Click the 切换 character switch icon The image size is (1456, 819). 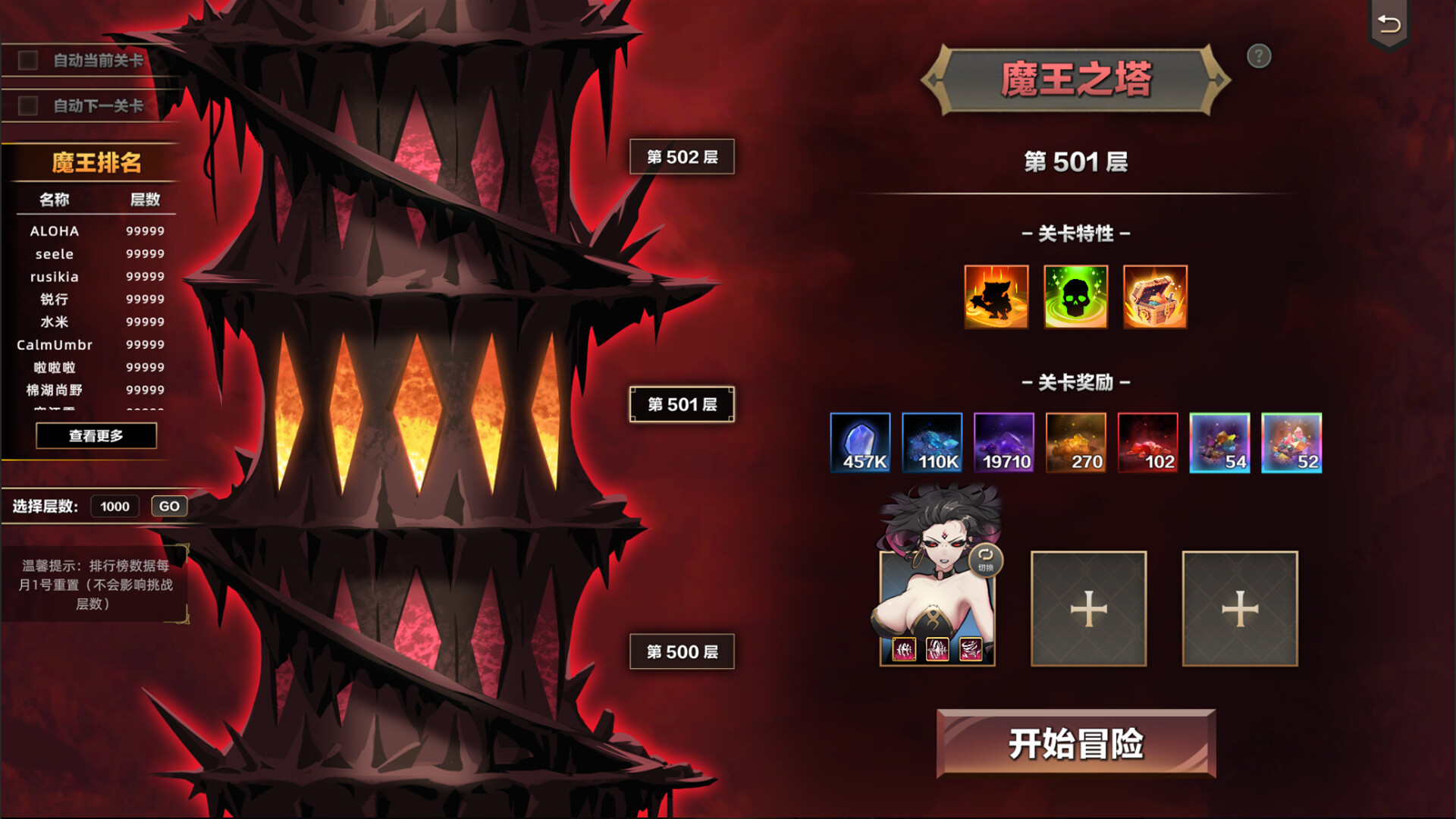[985, 560]
